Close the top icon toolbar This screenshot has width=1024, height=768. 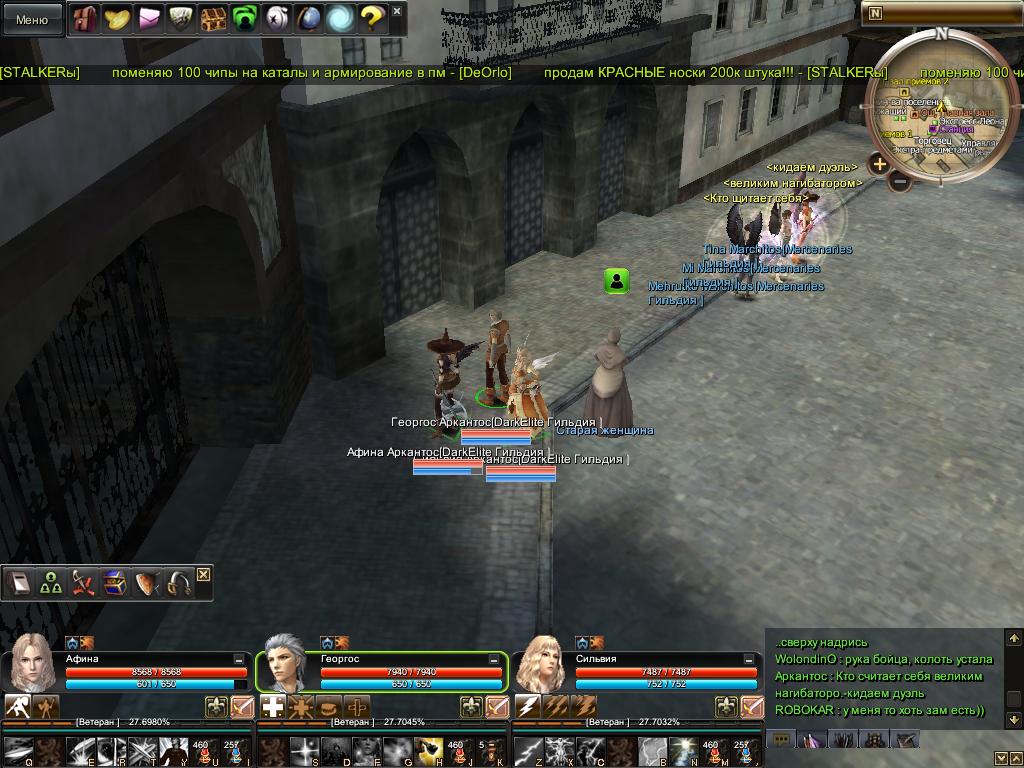point(397,12)
